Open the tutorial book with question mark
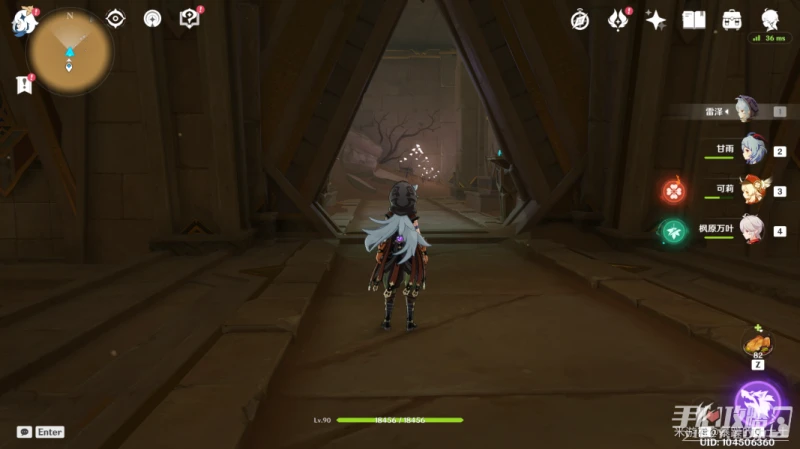 tap(189, 18)
